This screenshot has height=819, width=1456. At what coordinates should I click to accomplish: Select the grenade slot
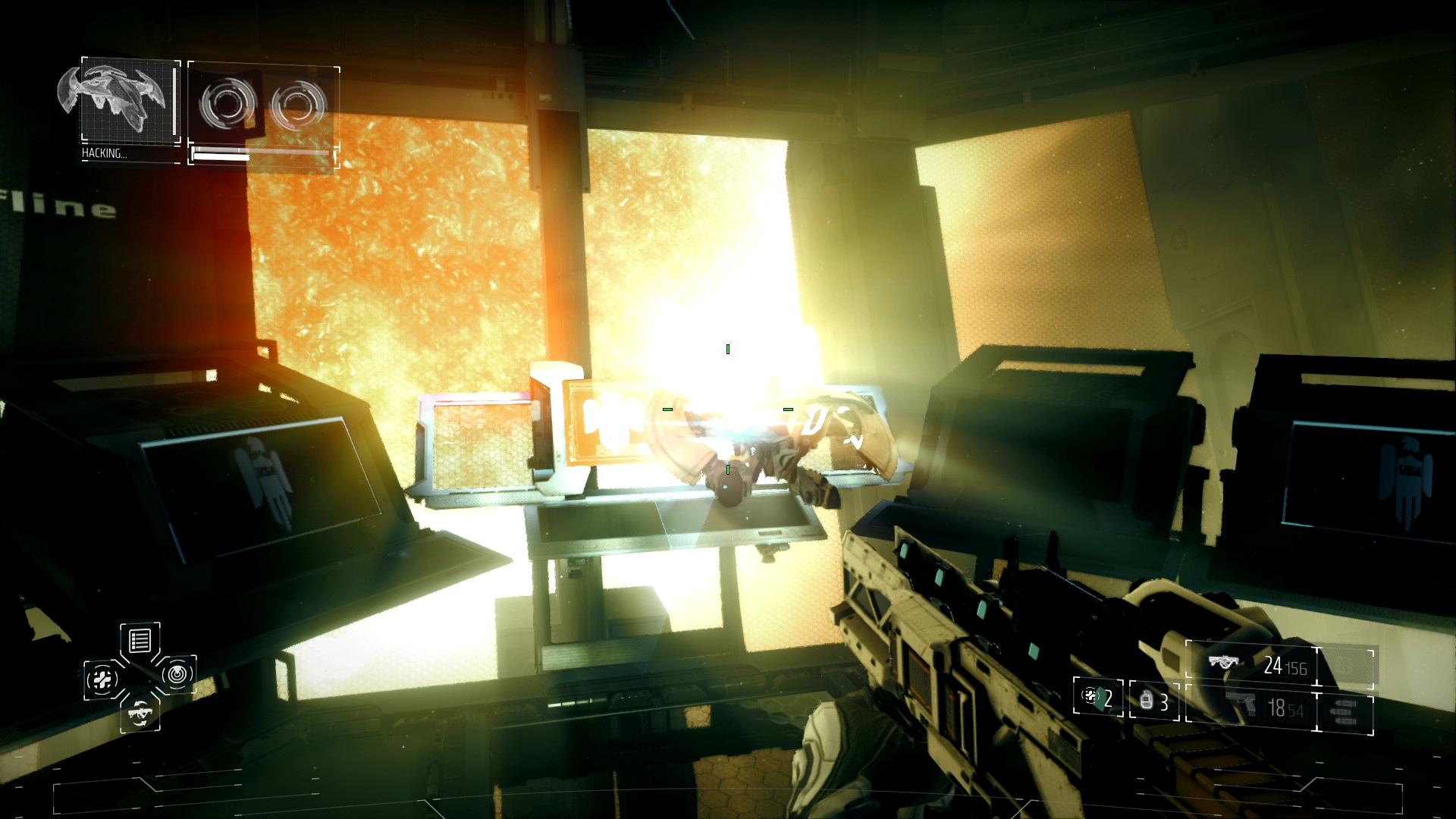tap(1154, 700)
